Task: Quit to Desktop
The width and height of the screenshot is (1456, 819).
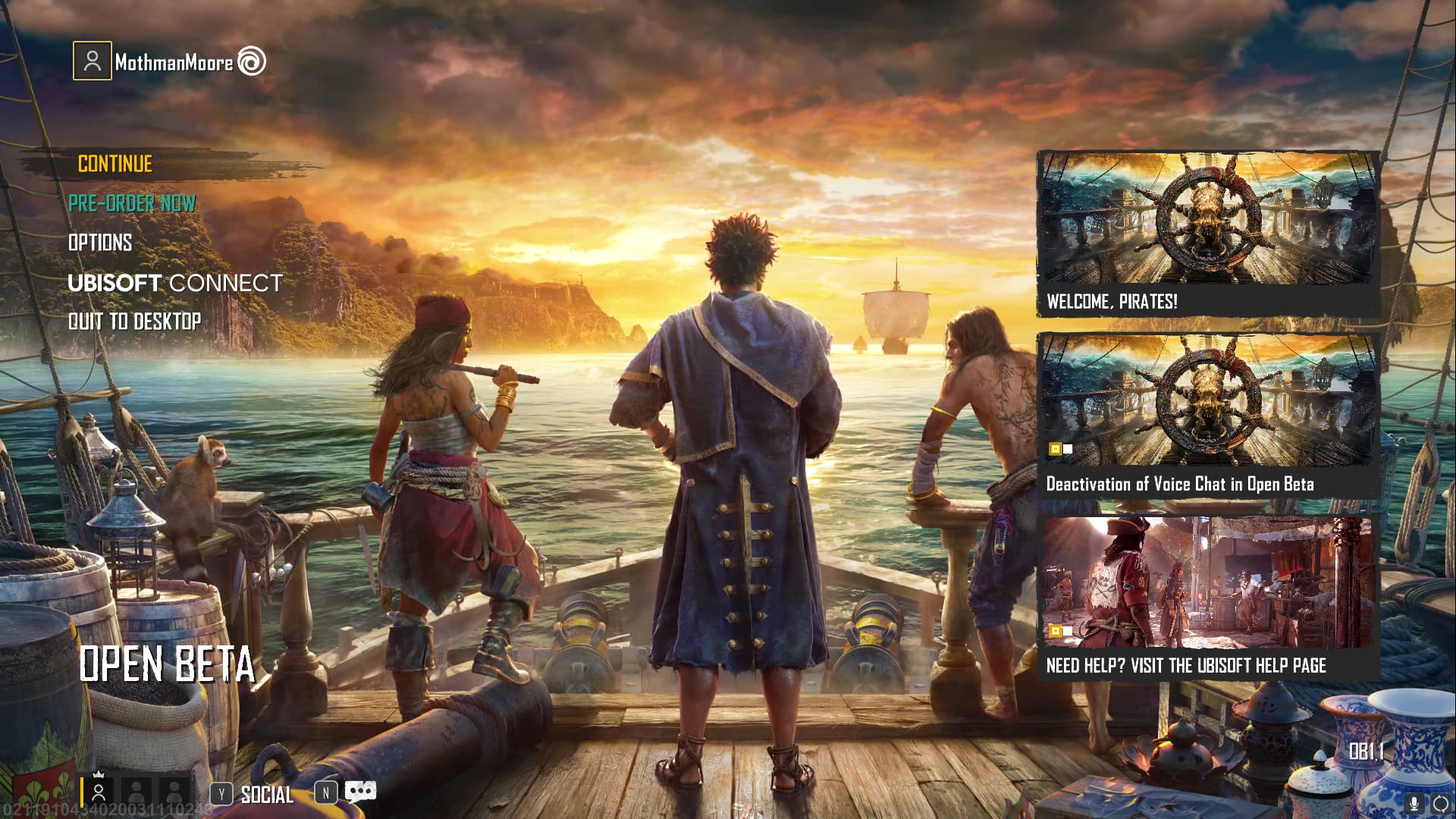Action: click(x=135, y=322)
